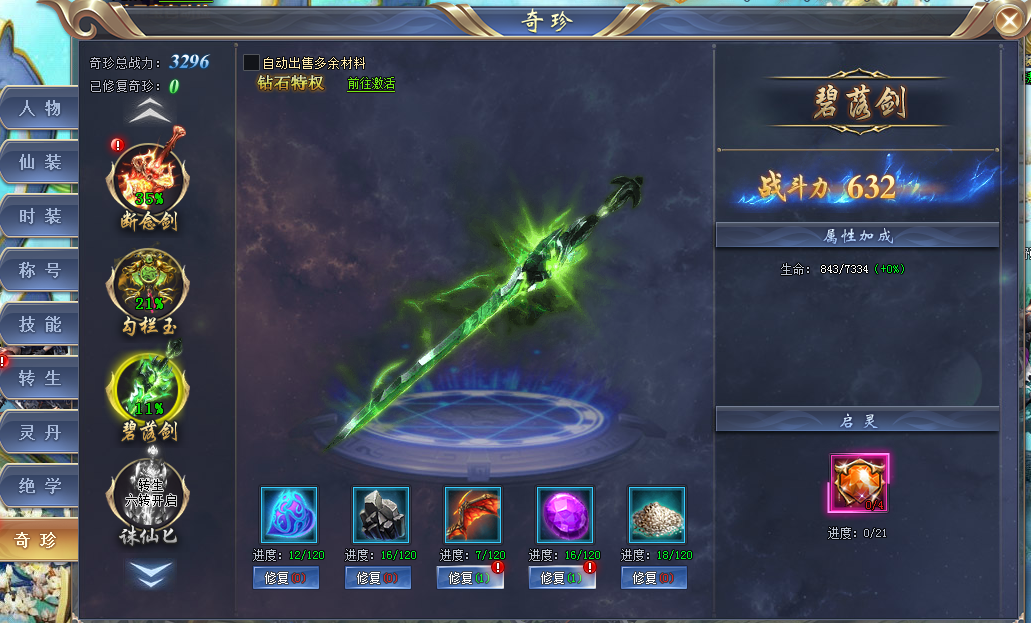Click the down arrow below the treasure list
1031x623 pixels.
pos(153,574)
